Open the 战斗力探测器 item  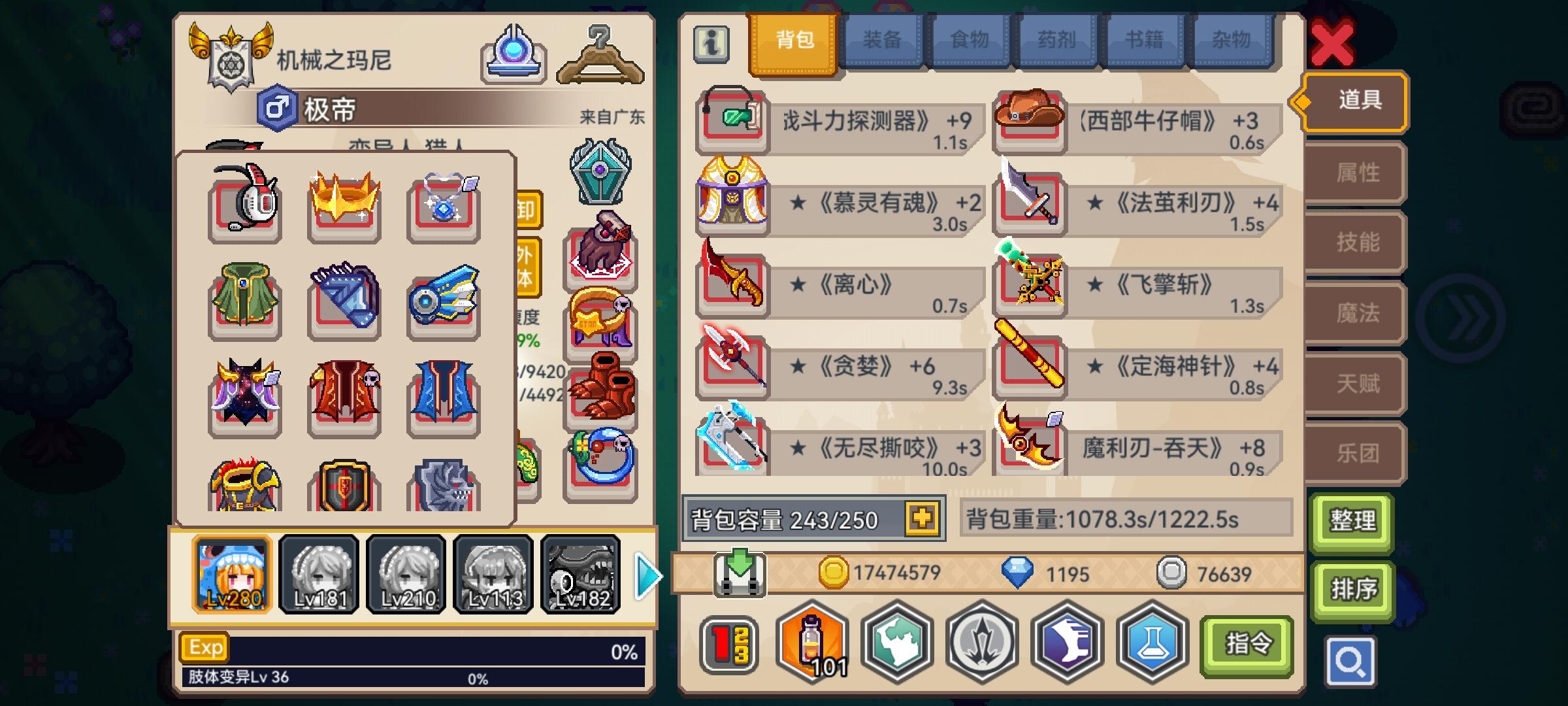[732, 123]
